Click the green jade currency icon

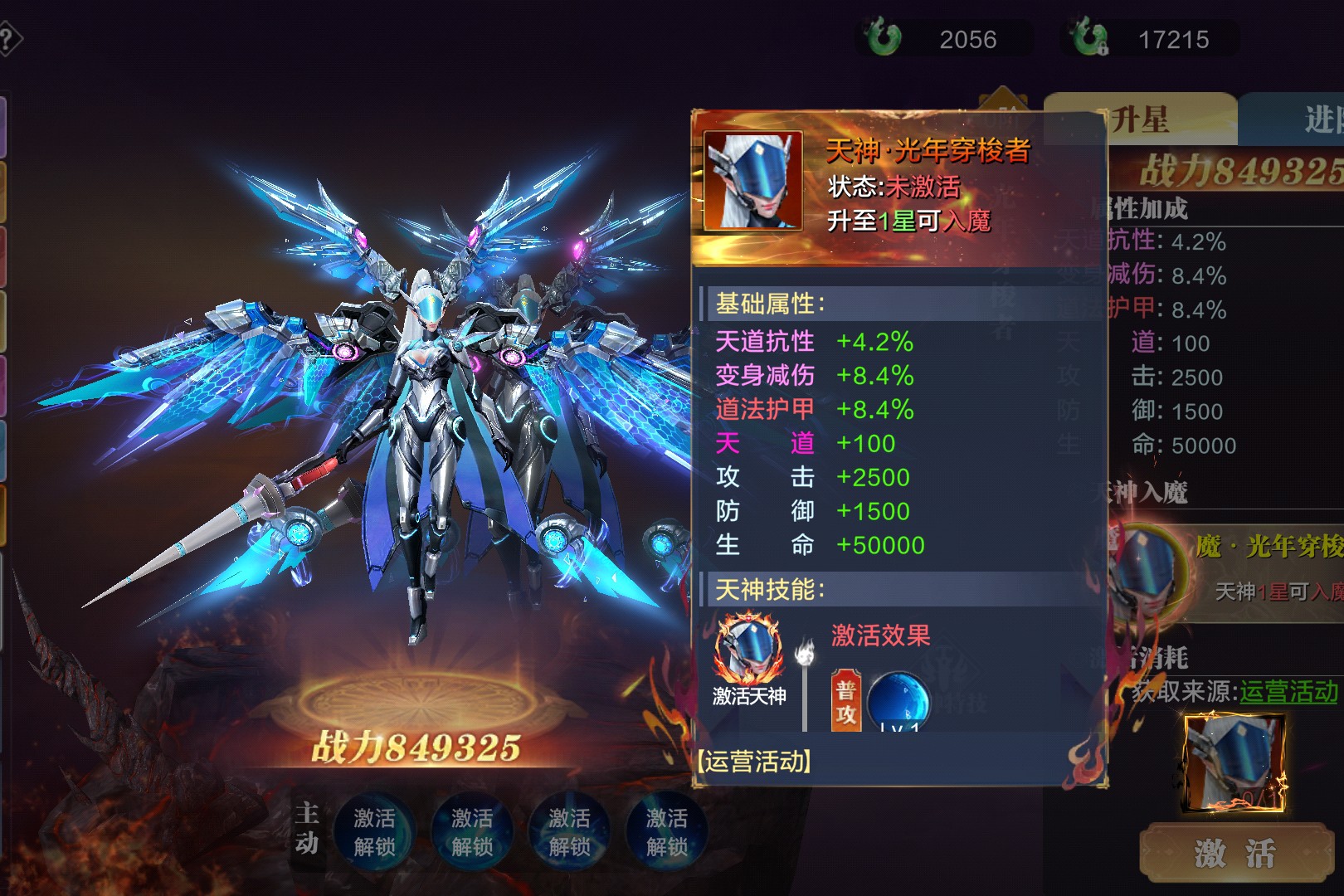point(883,38)
